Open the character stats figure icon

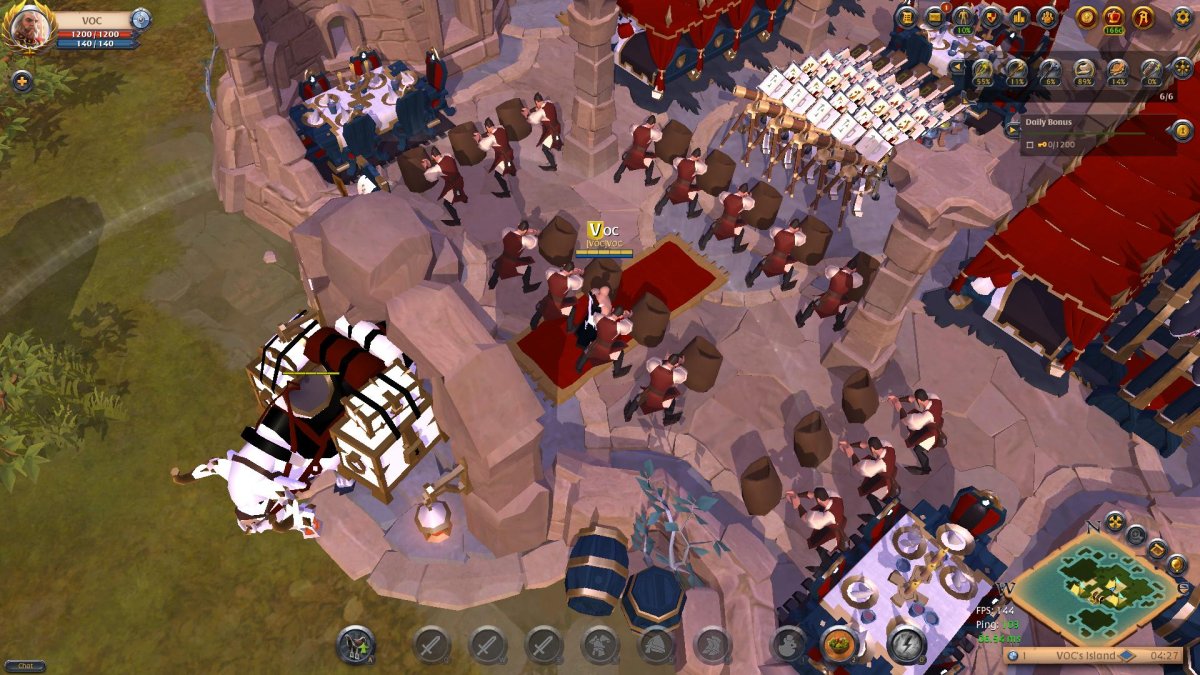[963, 16]
